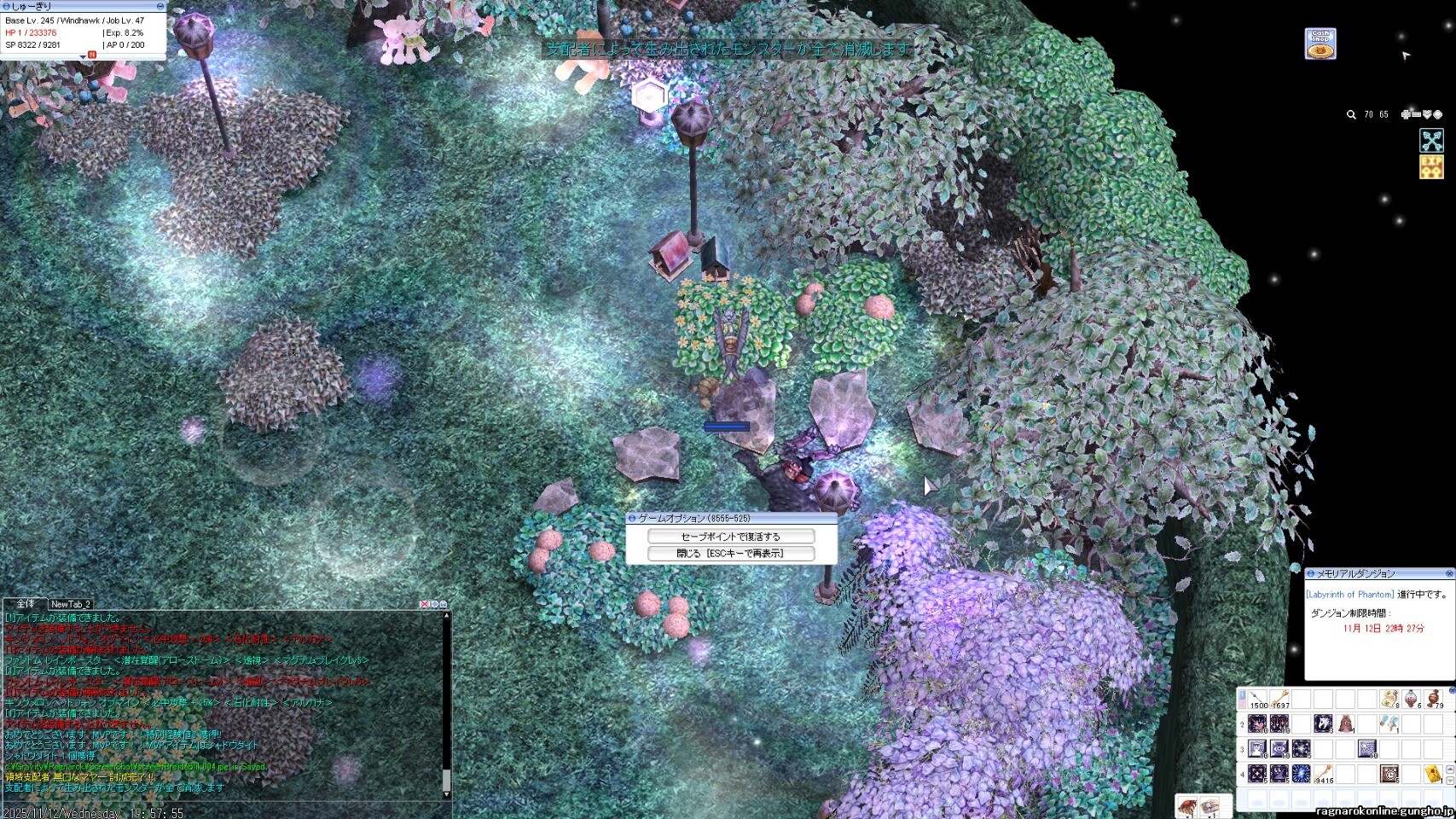Click the magnifier search icon
The width and height of the screenshot is (1456, 819).
1351,114
